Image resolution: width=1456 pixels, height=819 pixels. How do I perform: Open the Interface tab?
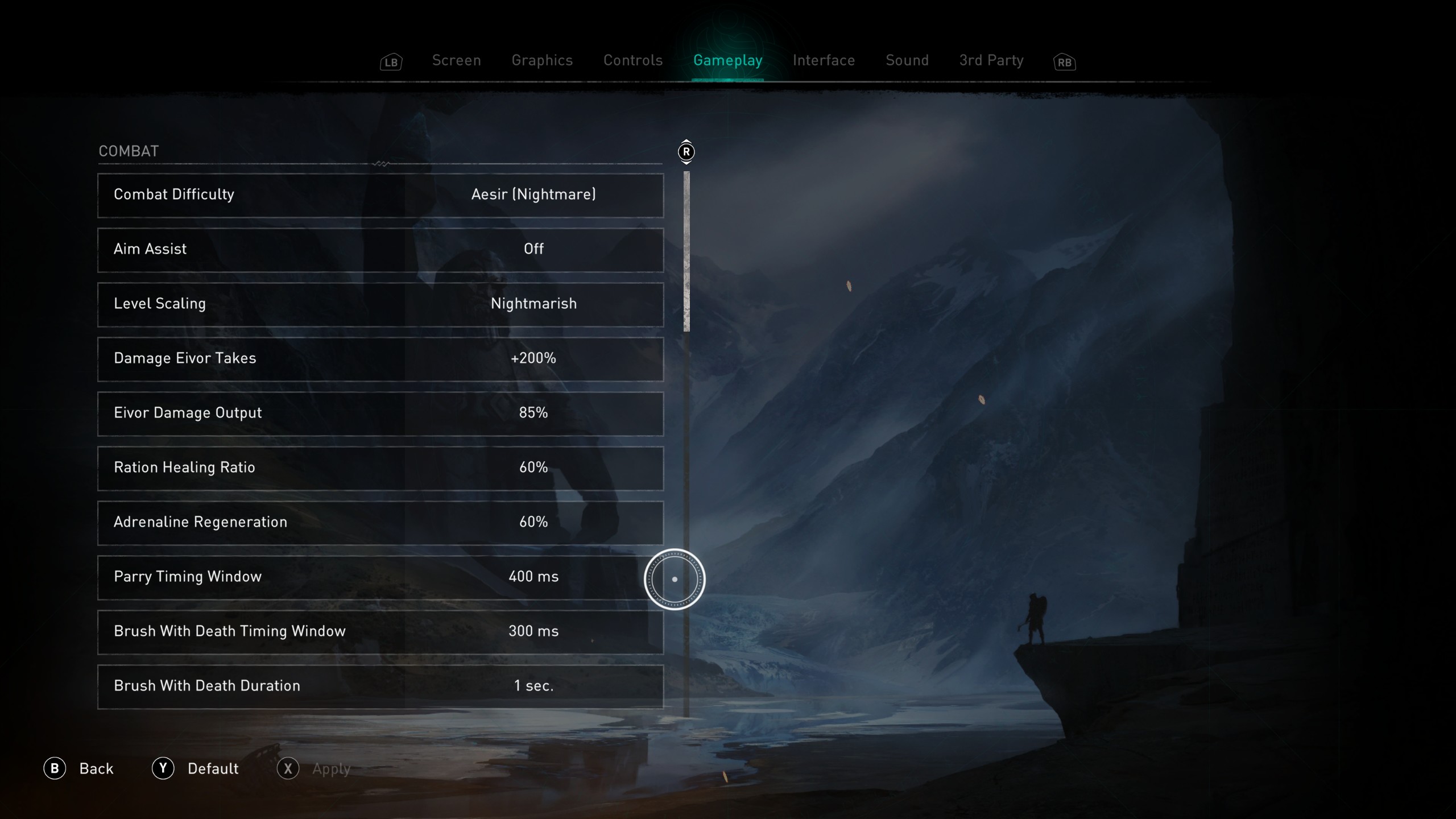click(824, 60)
